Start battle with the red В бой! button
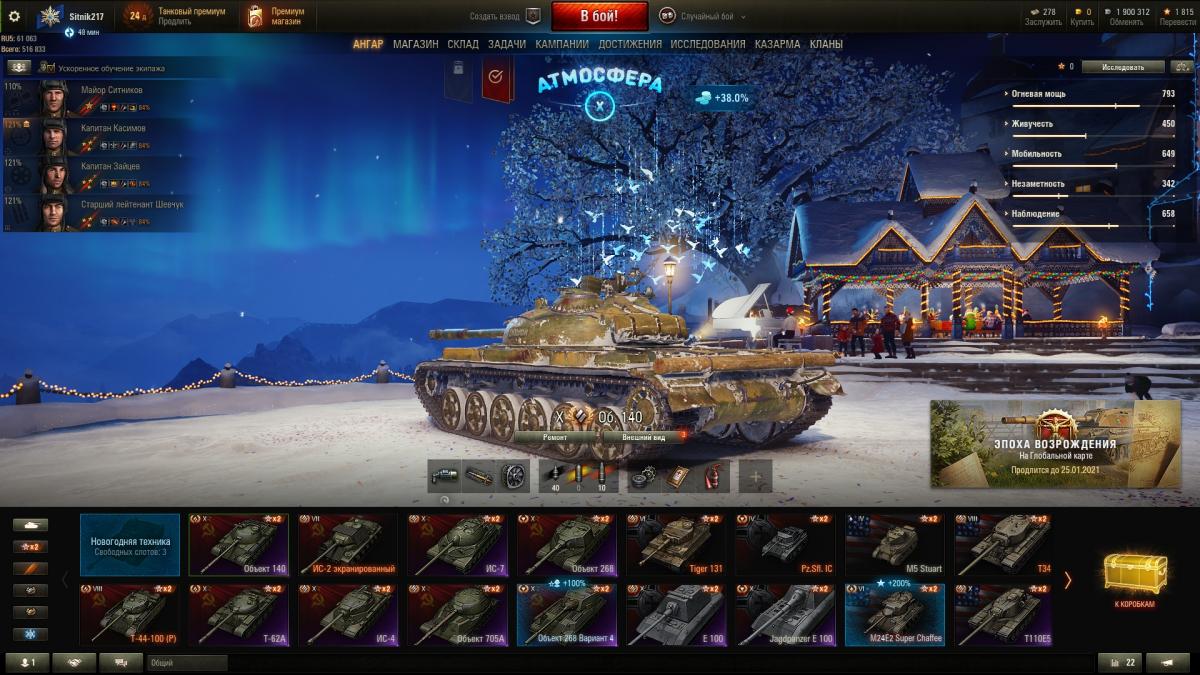The height and width of the screenshot is (675, 1200). pos(599,16)
